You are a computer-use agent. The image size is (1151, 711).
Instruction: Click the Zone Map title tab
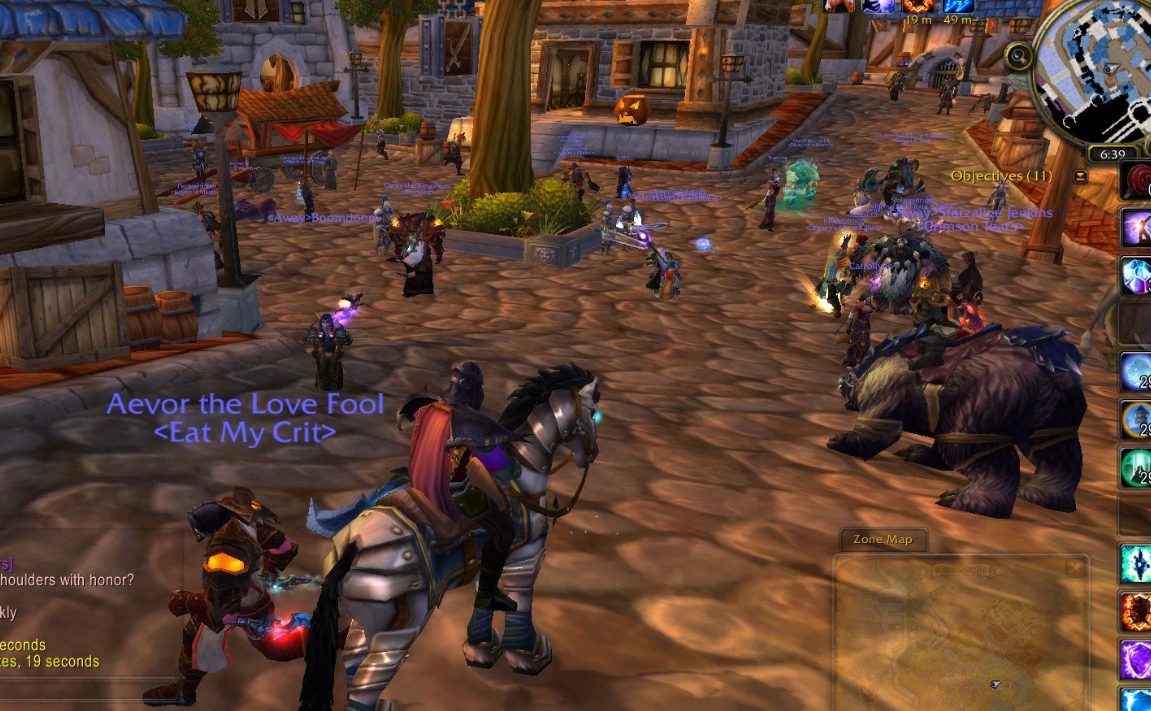tap(882, 540)
